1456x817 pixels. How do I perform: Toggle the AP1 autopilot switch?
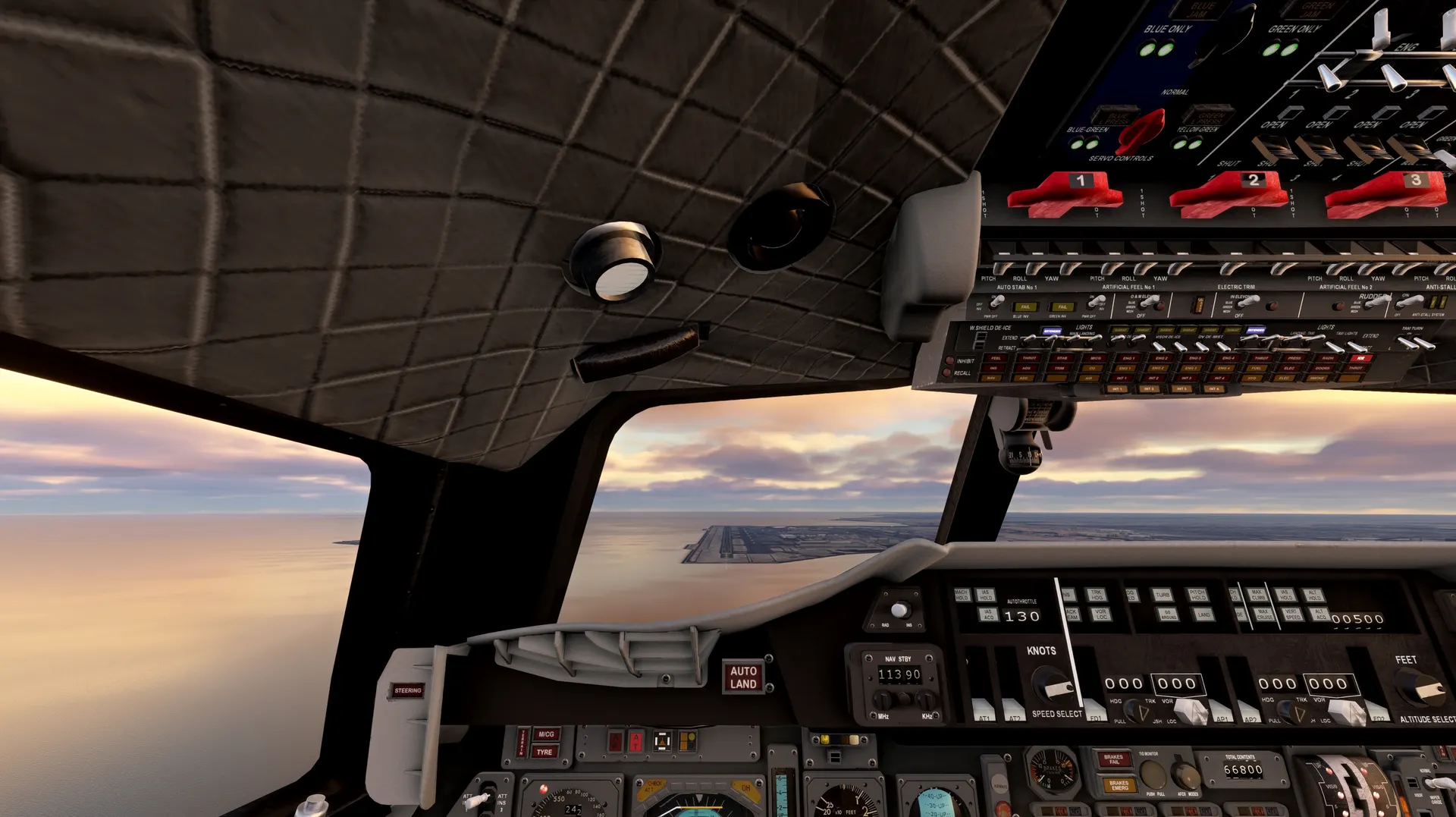1220,712
